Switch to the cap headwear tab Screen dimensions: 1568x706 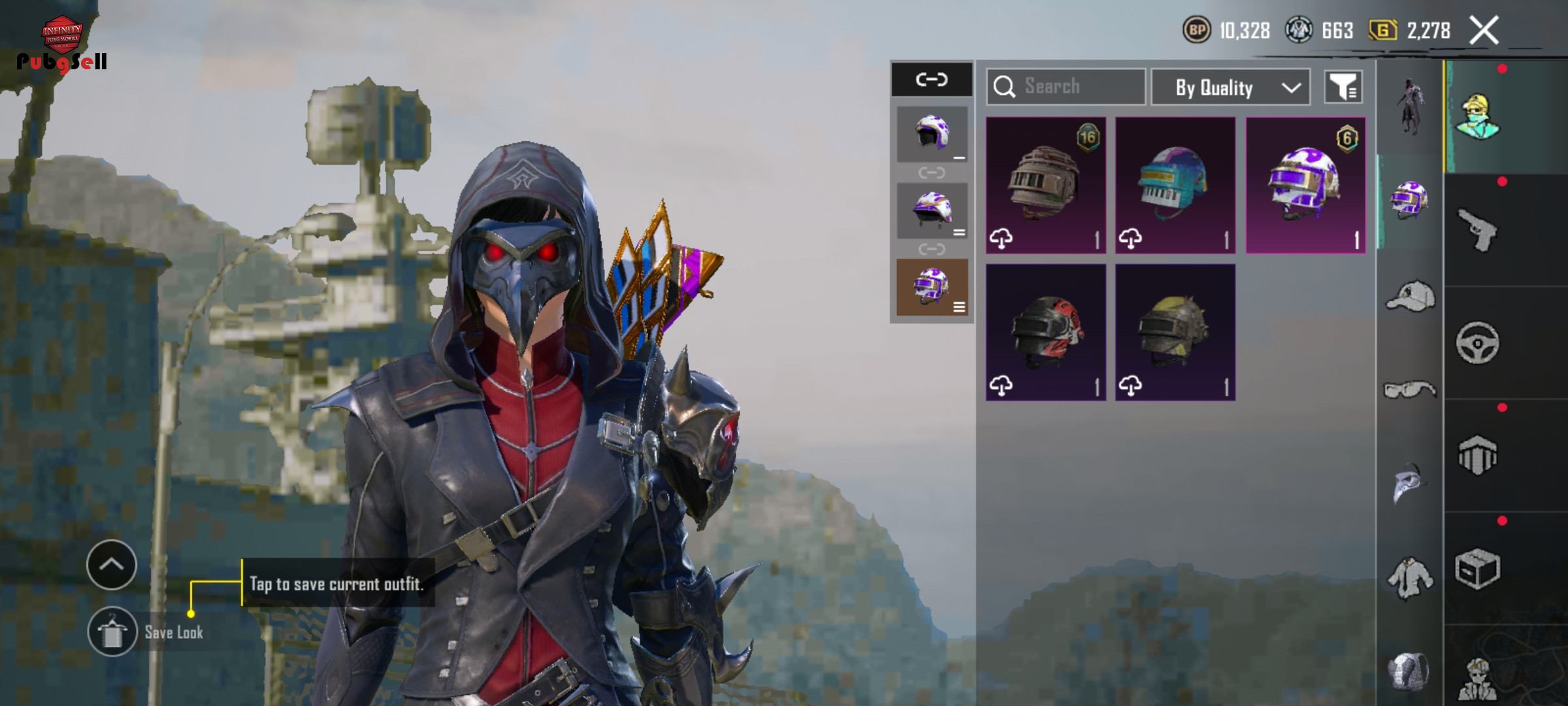pyautogui.click(x=1410, y=296)
